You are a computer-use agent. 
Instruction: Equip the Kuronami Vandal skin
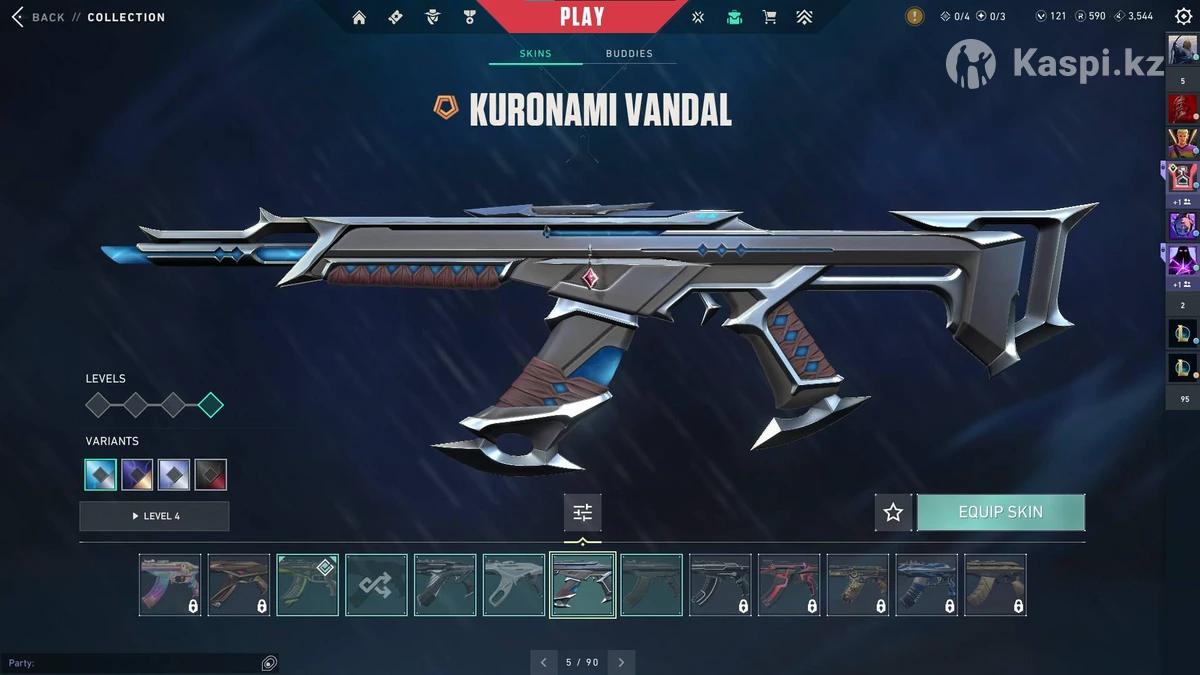tap(1000, 512)
